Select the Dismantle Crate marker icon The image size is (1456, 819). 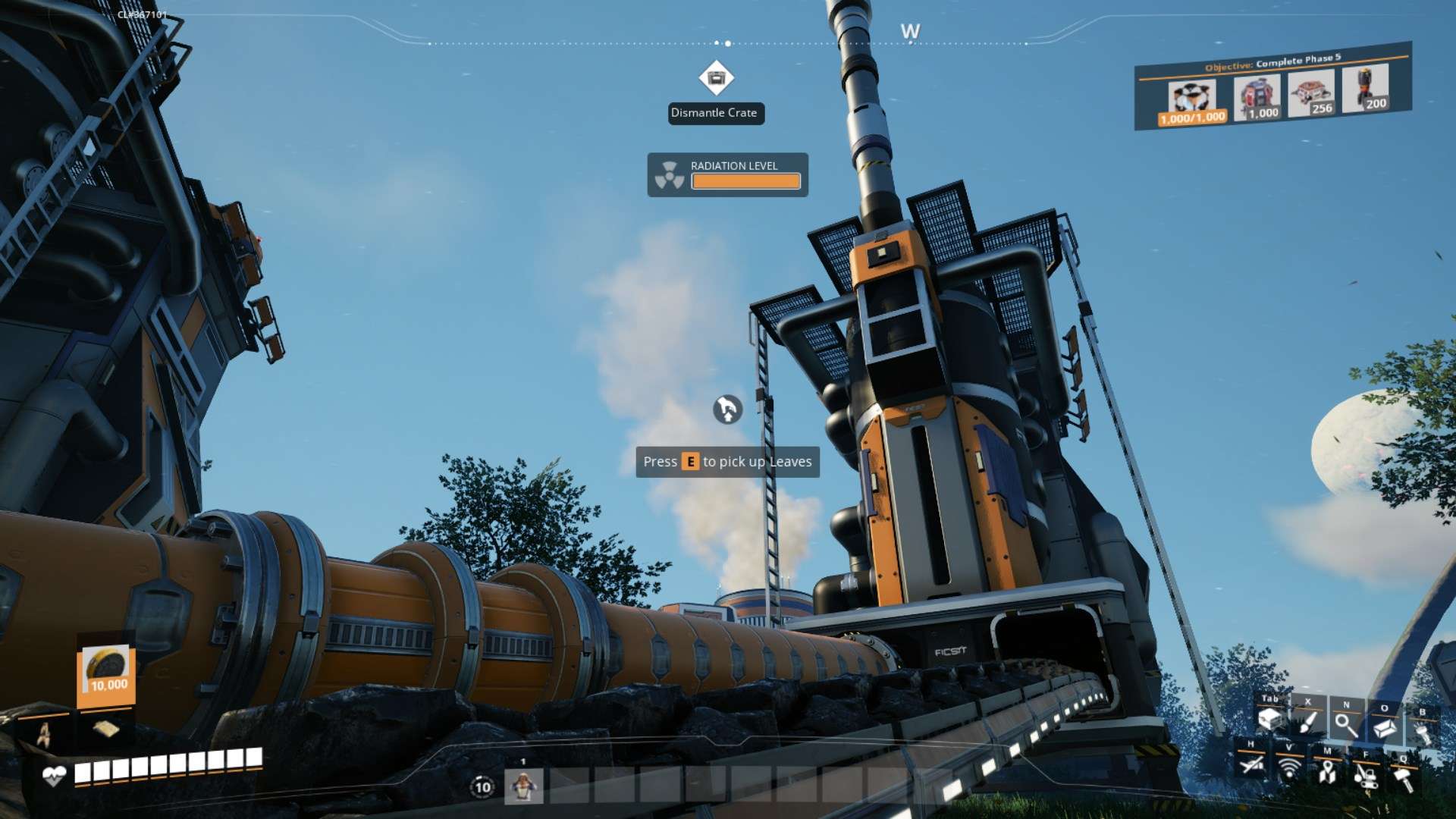(x=716, y=77)
